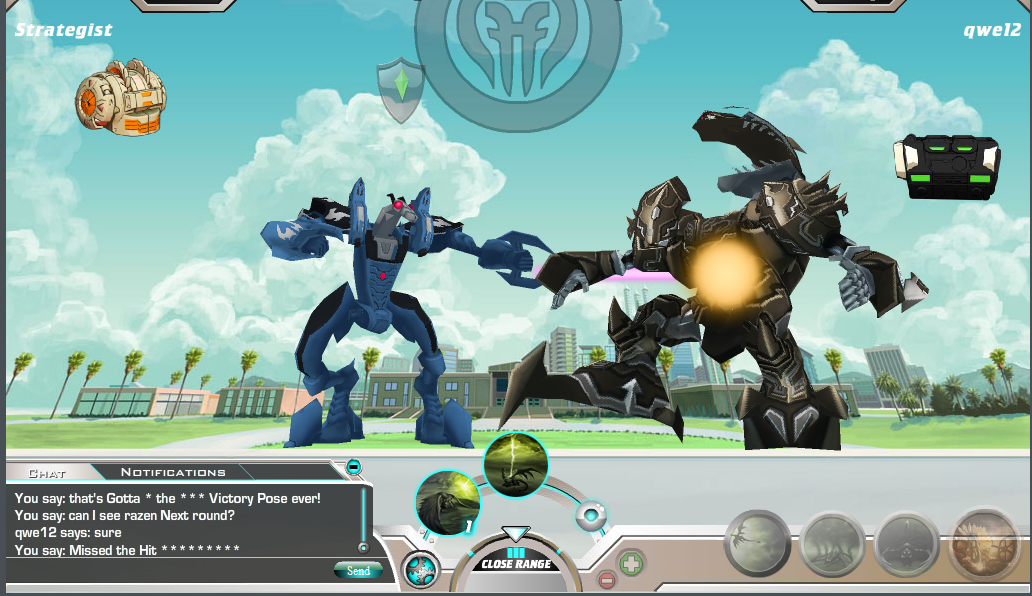1032x596 pixels.
Task: Select the tan orange device beneath Strategist
Action: click(x=121, y=98)
